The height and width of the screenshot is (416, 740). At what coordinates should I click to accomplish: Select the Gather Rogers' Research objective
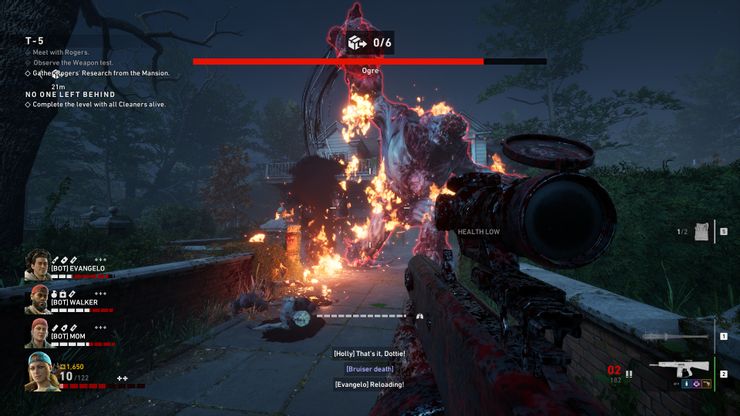click(100, 73)
